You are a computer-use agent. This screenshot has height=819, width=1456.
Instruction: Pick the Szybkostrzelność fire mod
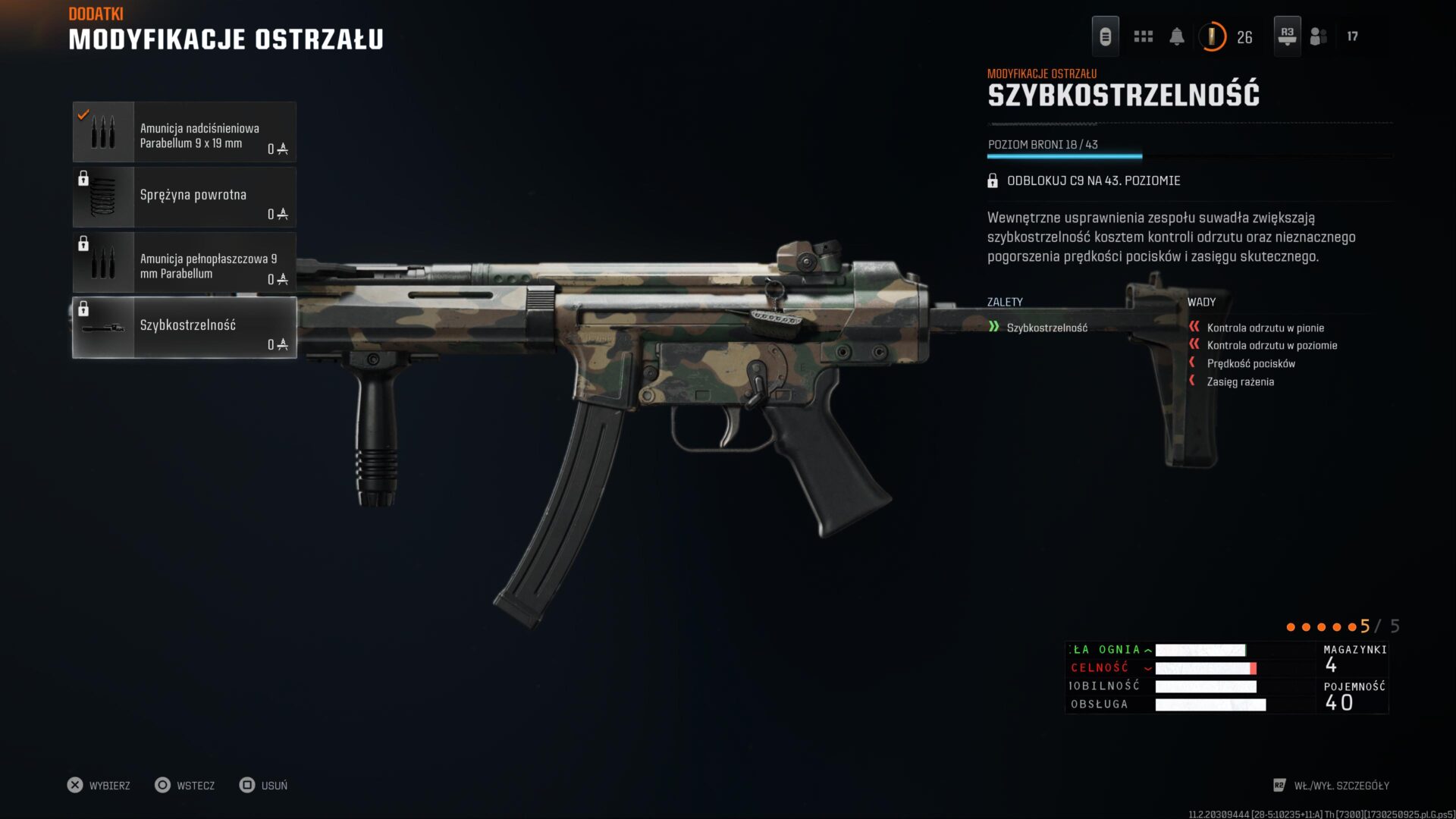coord(184,328)
